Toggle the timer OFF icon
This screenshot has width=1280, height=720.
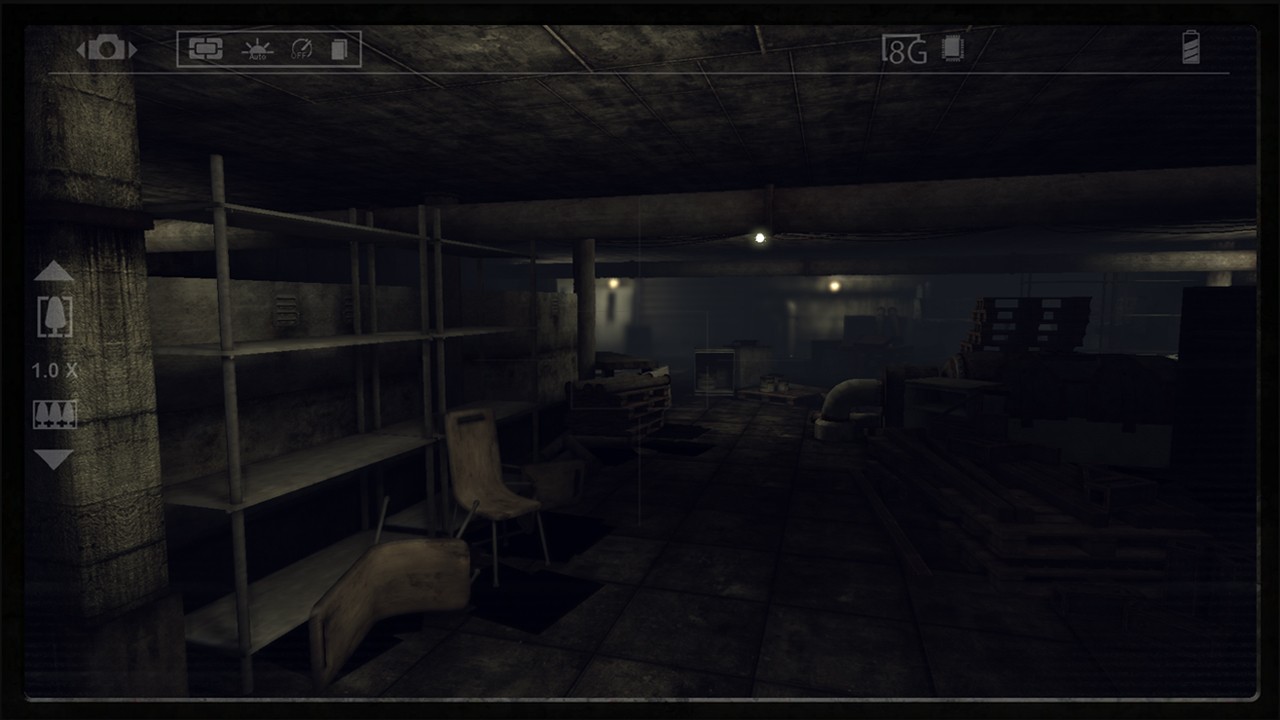coord(301,49)
